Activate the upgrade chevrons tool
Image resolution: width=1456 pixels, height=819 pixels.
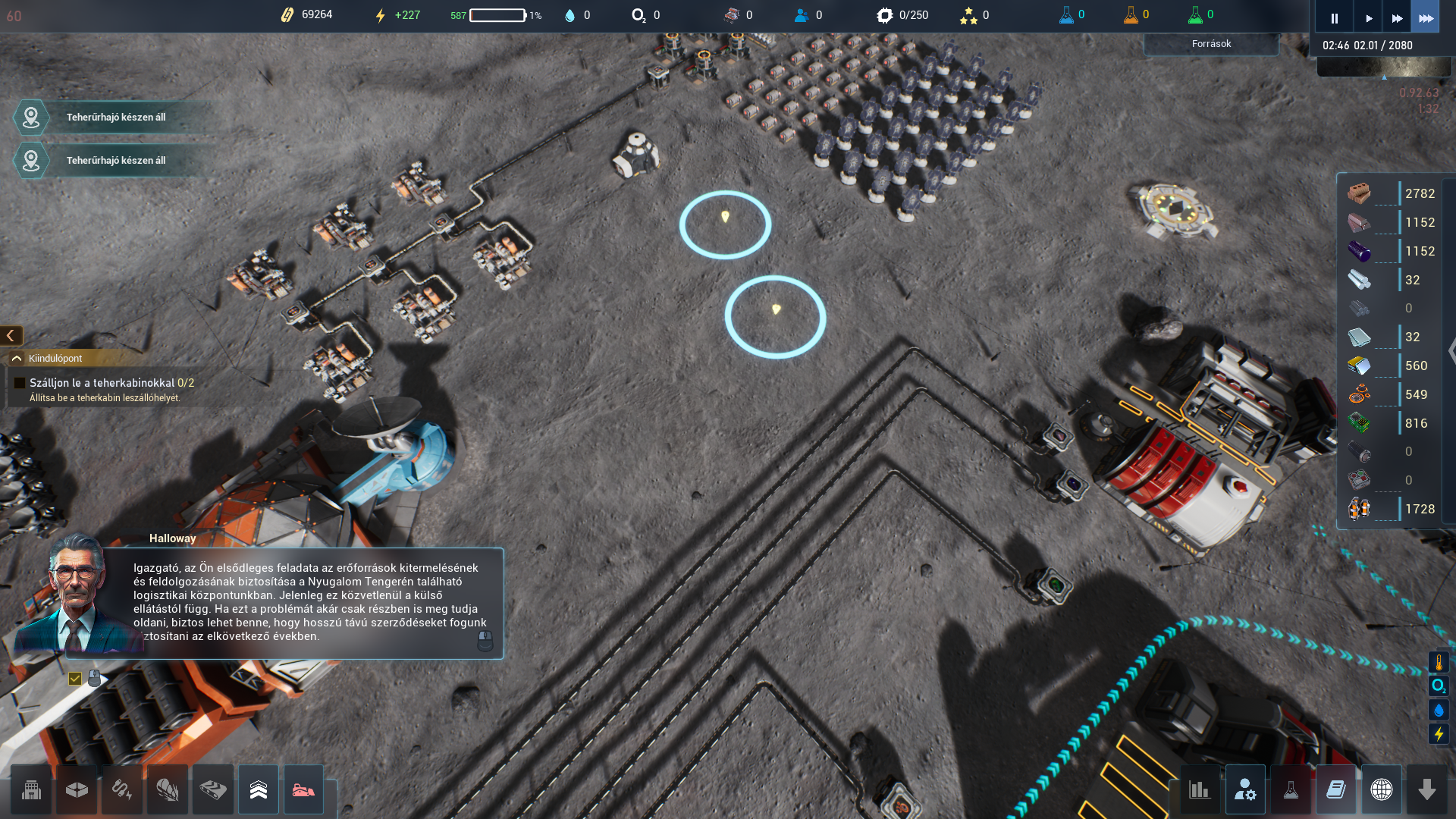(259, 790)
